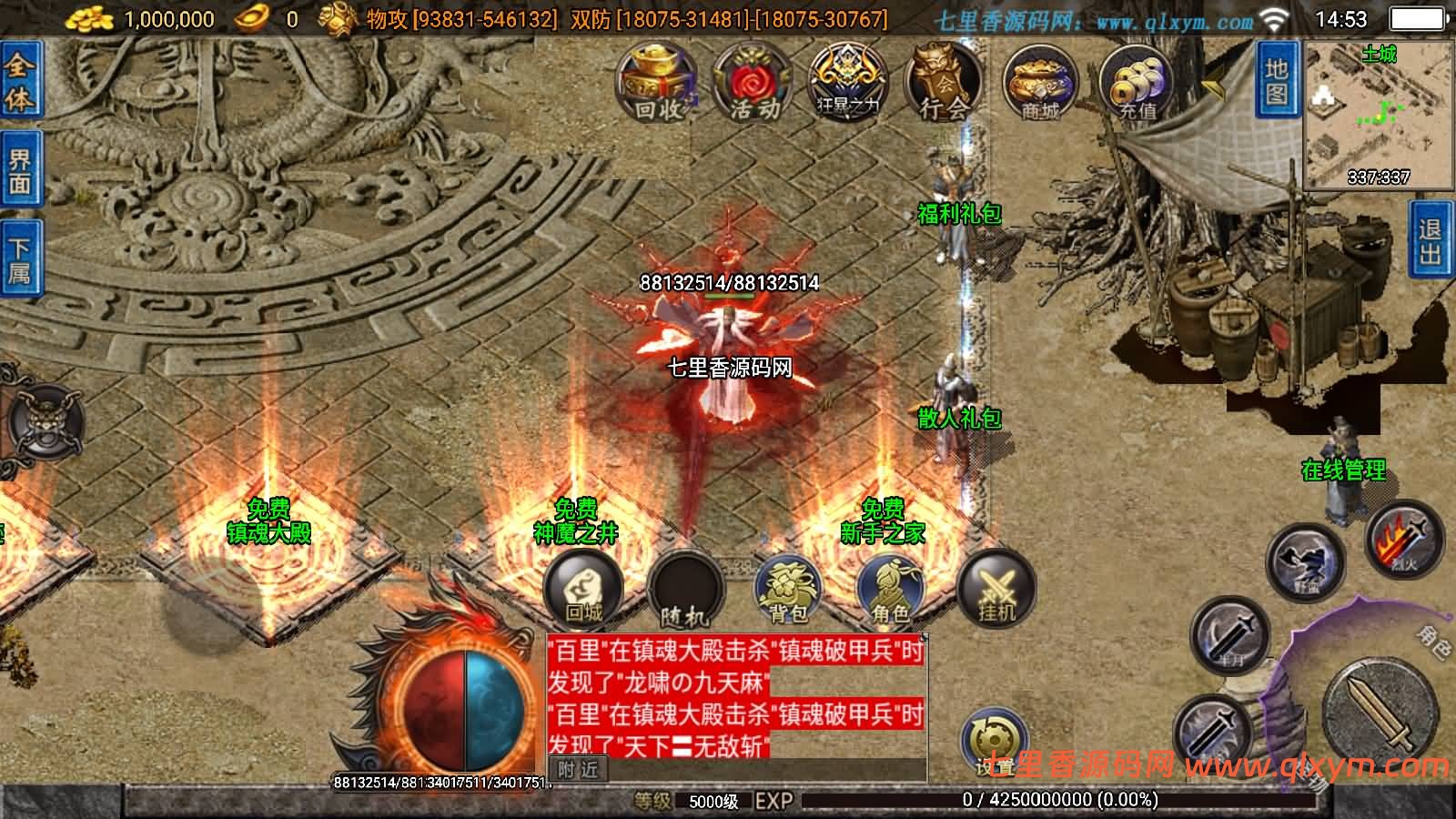Expand the 全体 chat channel selector
Screen dimensions: 1456x819
(x=20, y=80)
